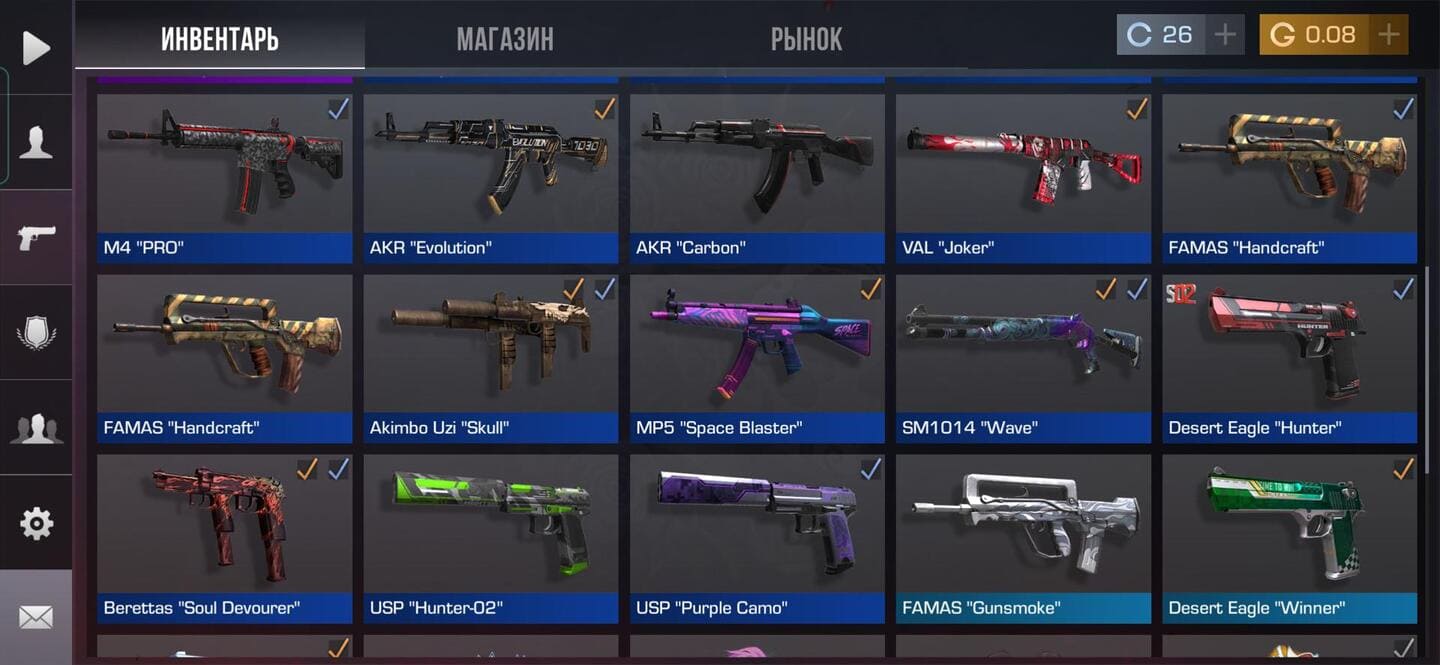
Task: Open the Рынок tab
Action: point(806,39)
